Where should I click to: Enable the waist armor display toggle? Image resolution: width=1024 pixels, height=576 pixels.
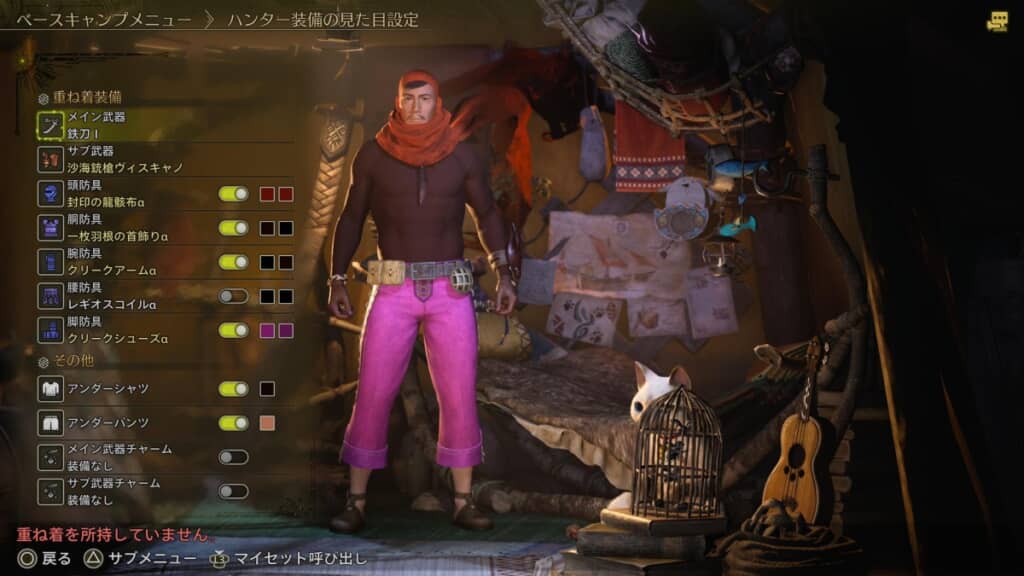click(233, 296)
